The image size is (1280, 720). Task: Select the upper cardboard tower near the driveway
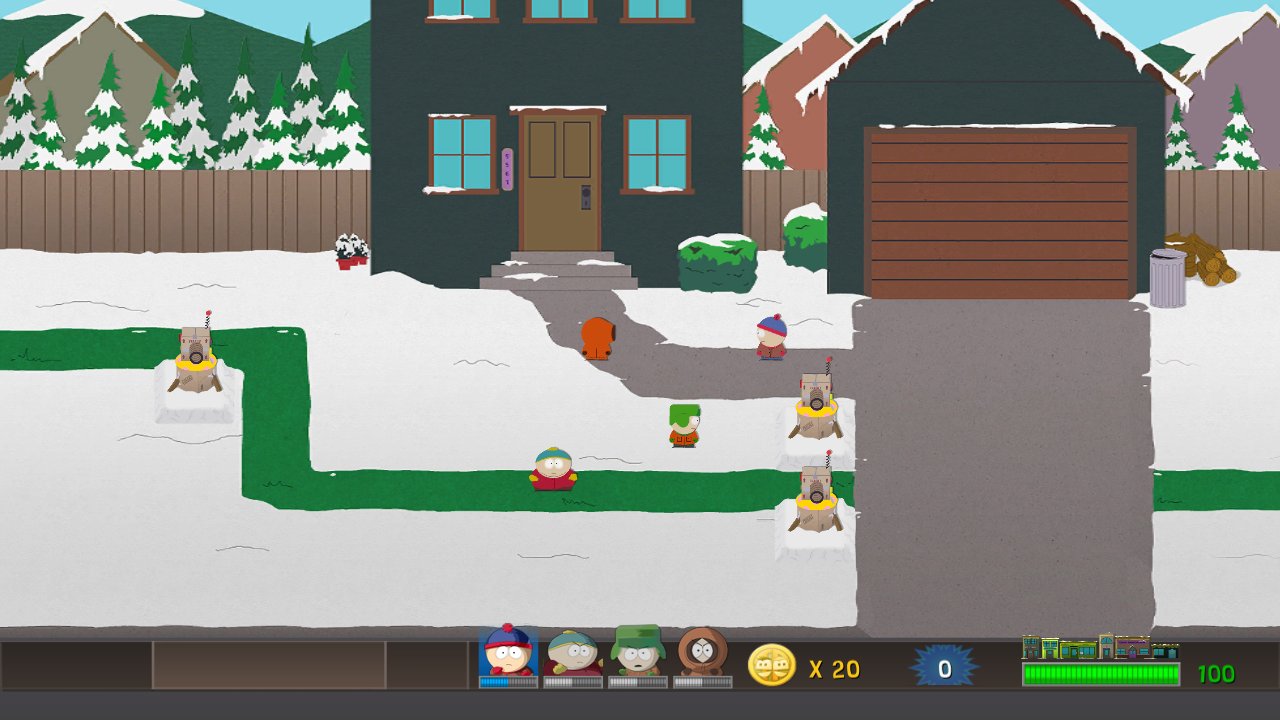coord(818,402)
